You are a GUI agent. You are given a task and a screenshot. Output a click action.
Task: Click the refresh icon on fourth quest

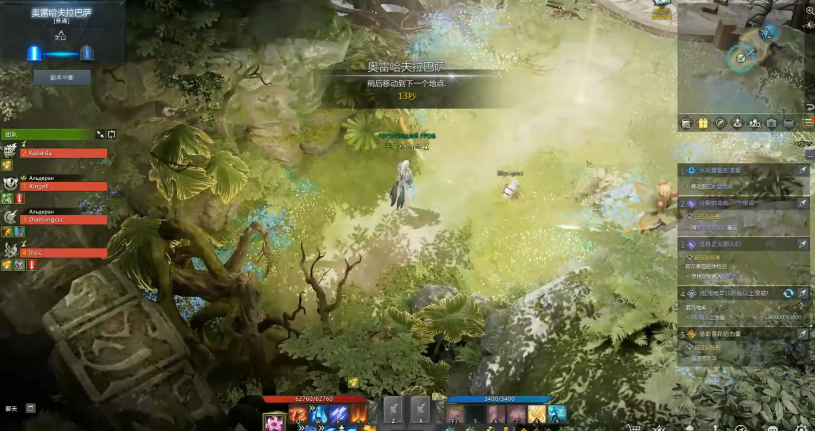pos(788,293)
